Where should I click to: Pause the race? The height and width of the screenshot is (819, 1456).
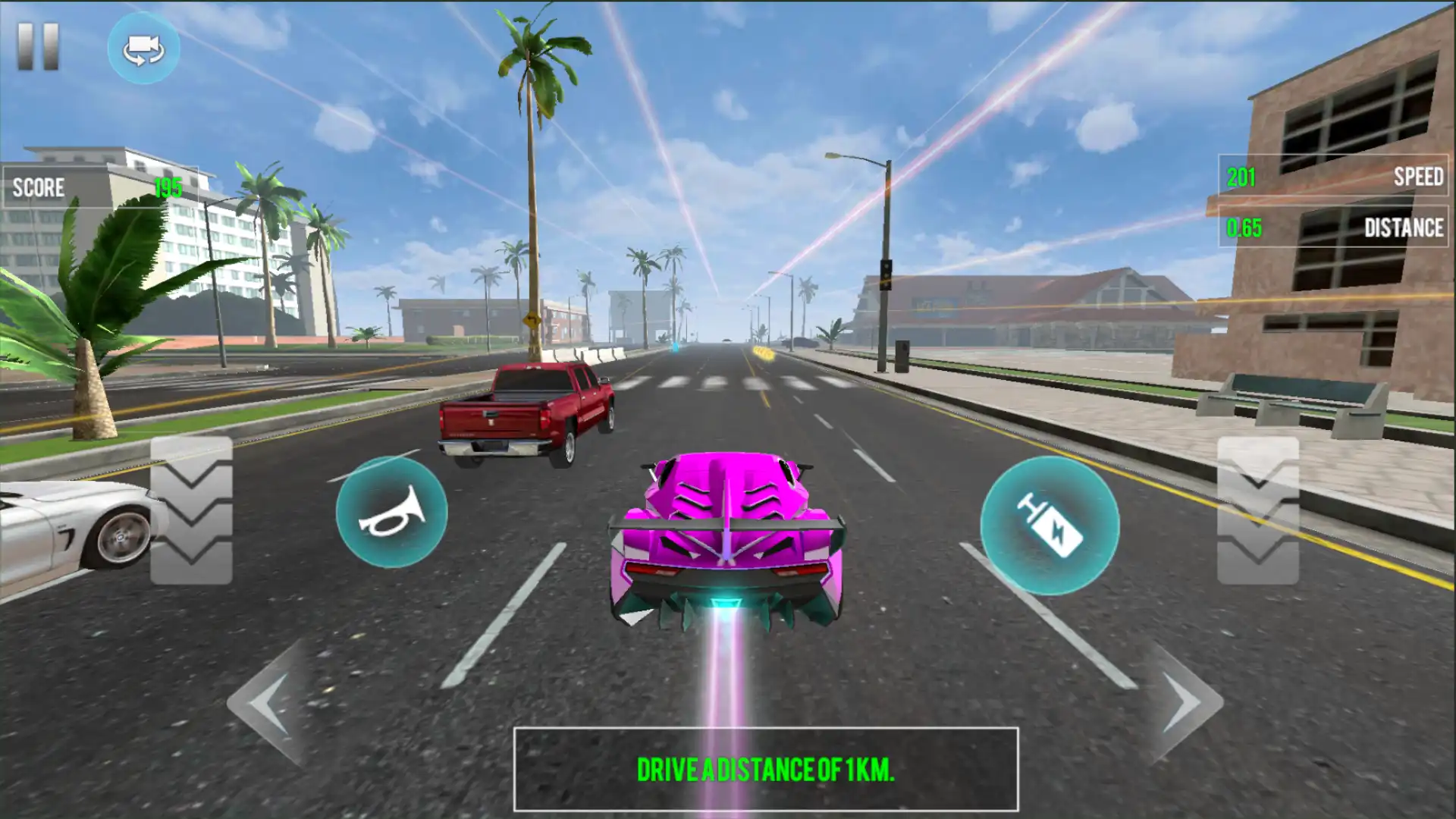38,47
